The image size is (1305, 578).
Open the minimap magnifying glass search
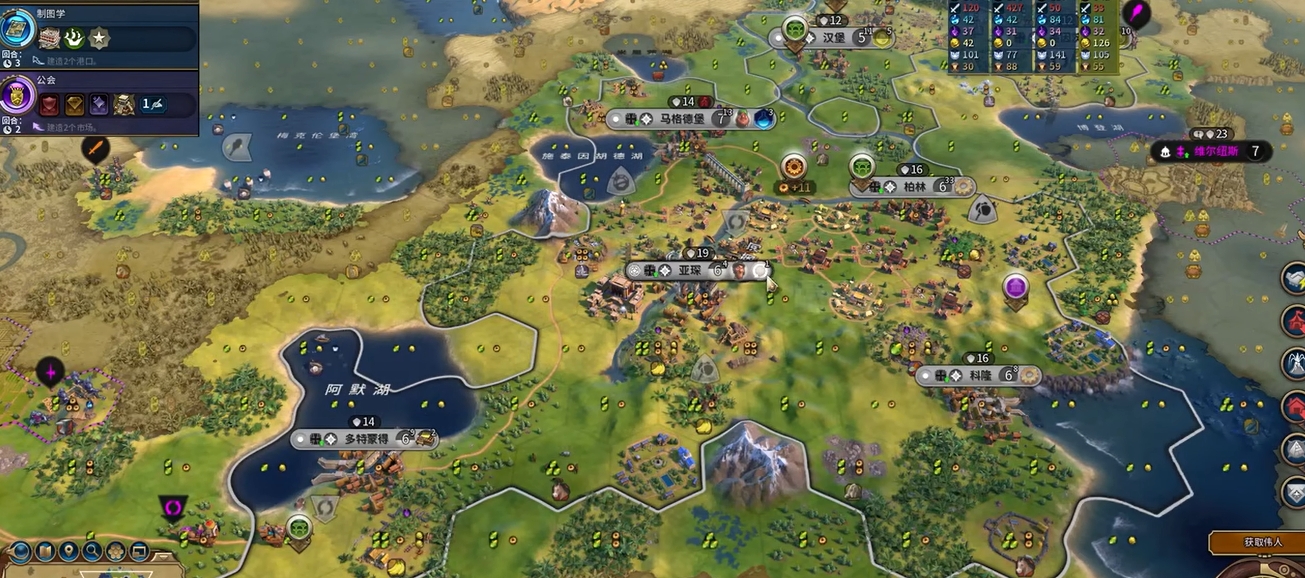tap(93, 550)
